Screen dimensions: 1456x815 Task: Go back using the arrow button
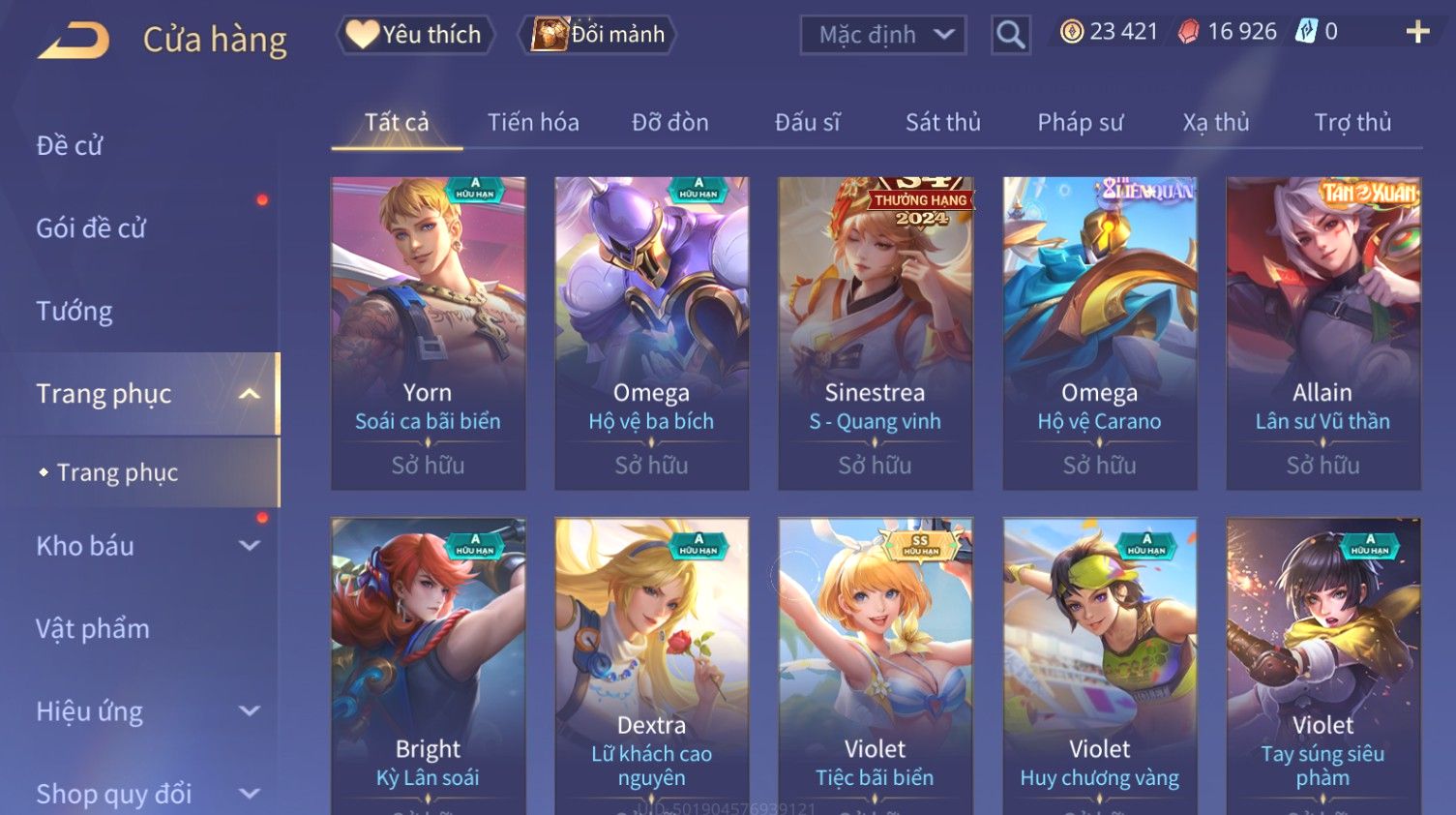click(x=74, y=41)
